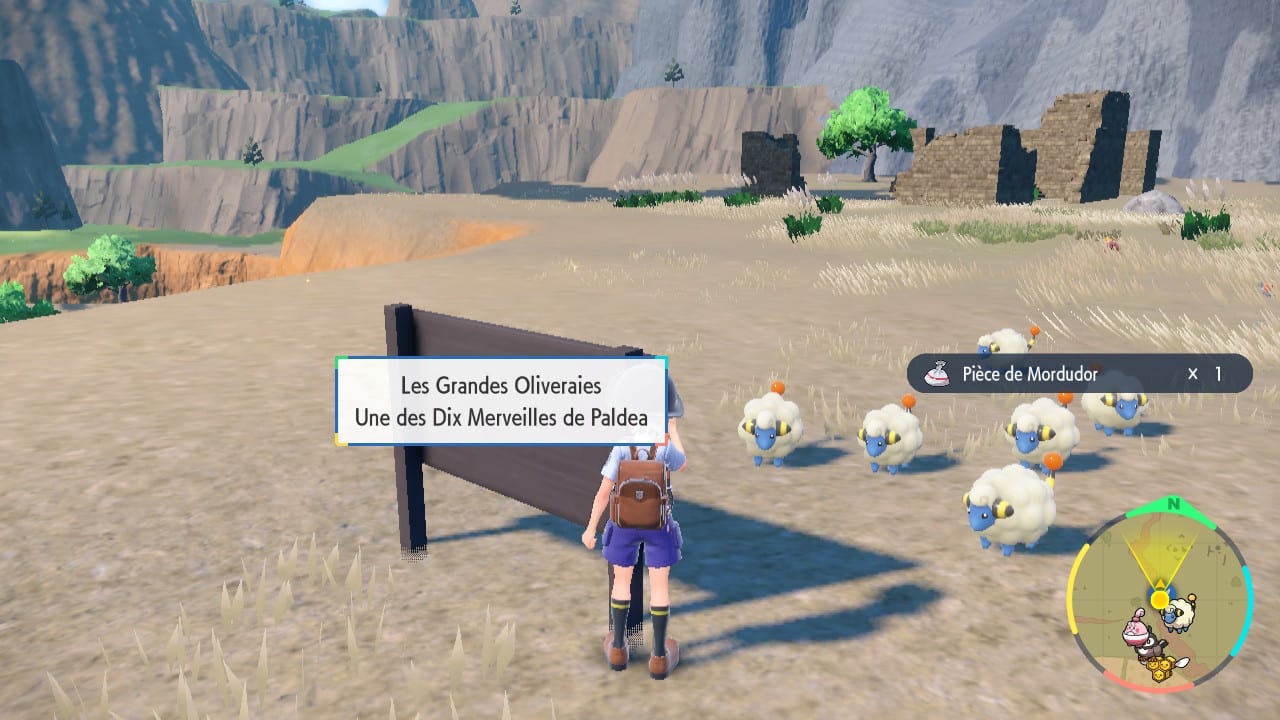The image size is (1280, 720).
Task: Open the circular minimap
Action: (1159, 598)
